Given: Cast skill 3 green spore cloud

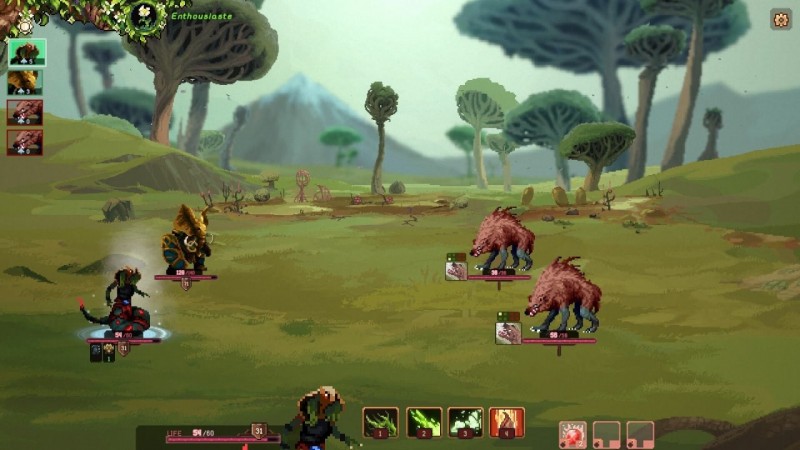Looking at the screenshot, I should (465, 422).
